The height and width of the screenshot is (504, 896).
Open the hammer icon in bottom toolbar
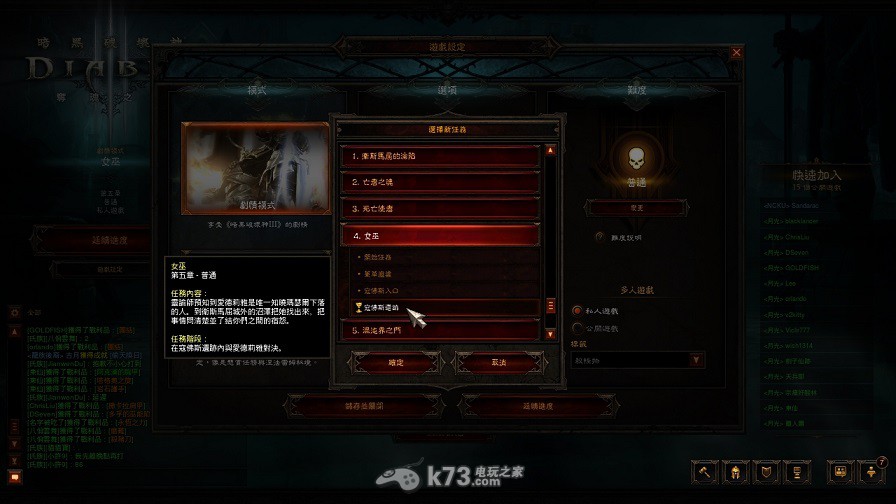705,470
